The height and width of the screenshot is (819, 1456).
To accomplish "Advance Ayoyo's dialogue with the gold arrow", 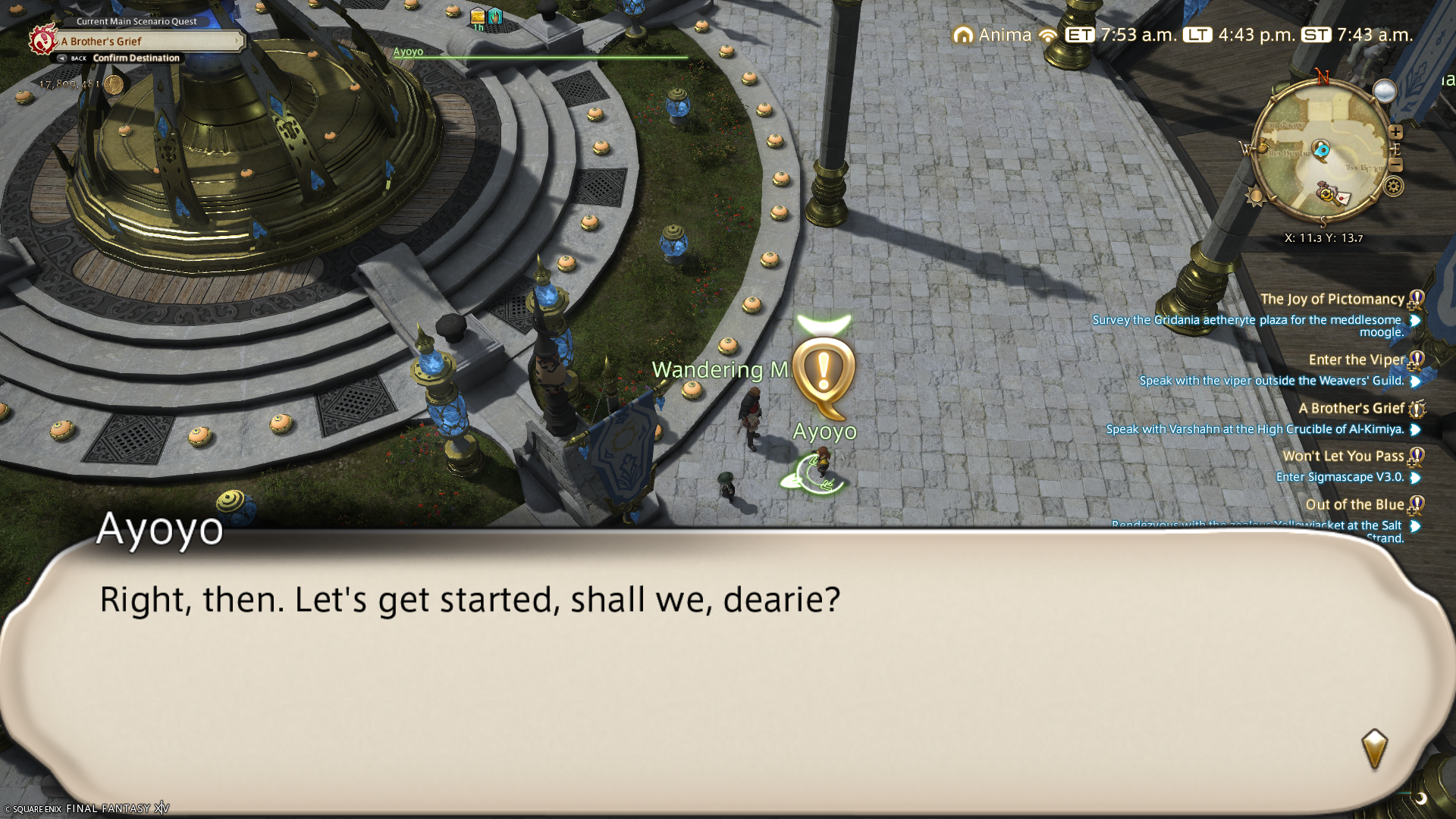I will [1374, 749].
